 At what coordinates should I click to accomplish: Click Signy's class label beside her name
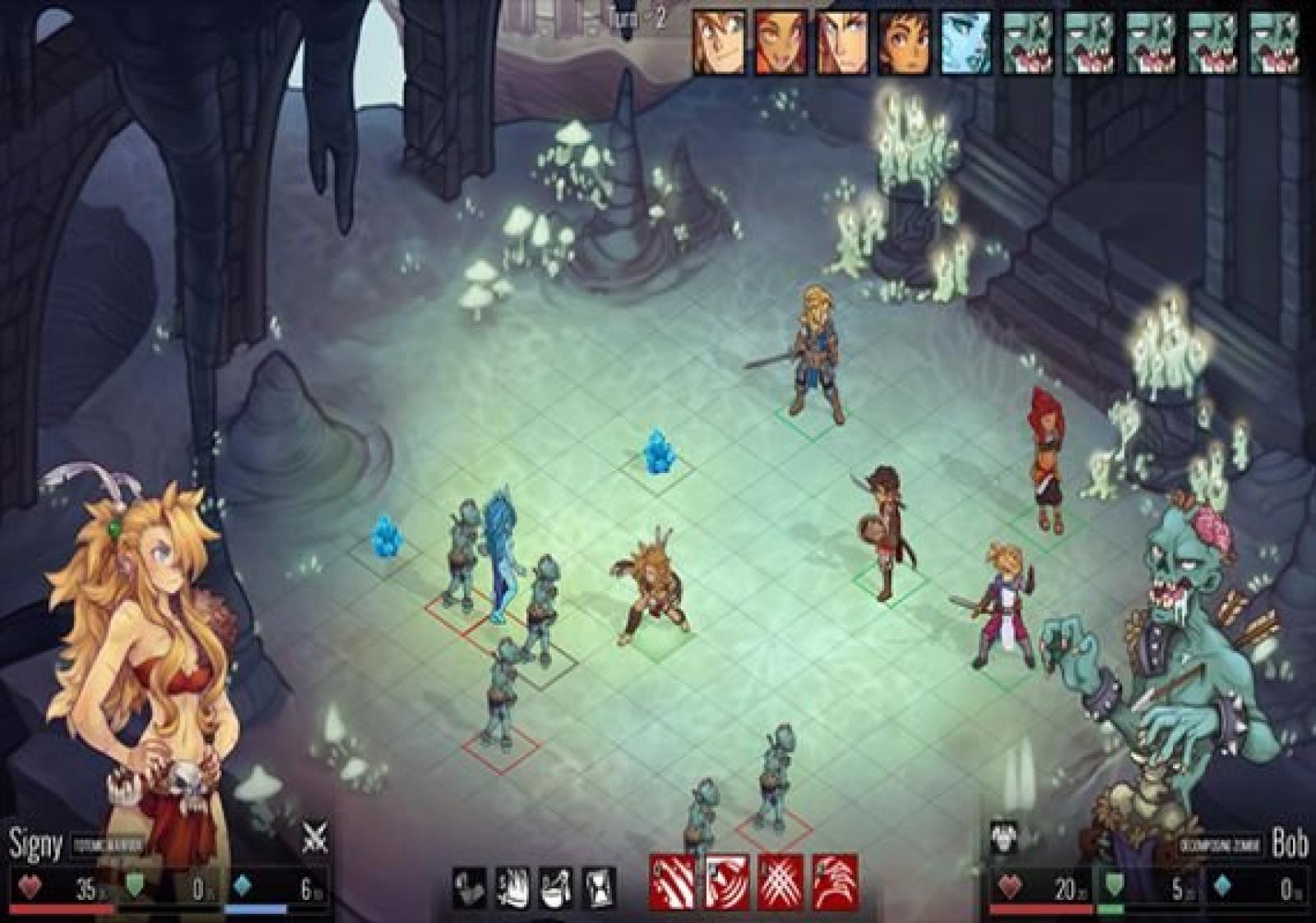point(108,845)
